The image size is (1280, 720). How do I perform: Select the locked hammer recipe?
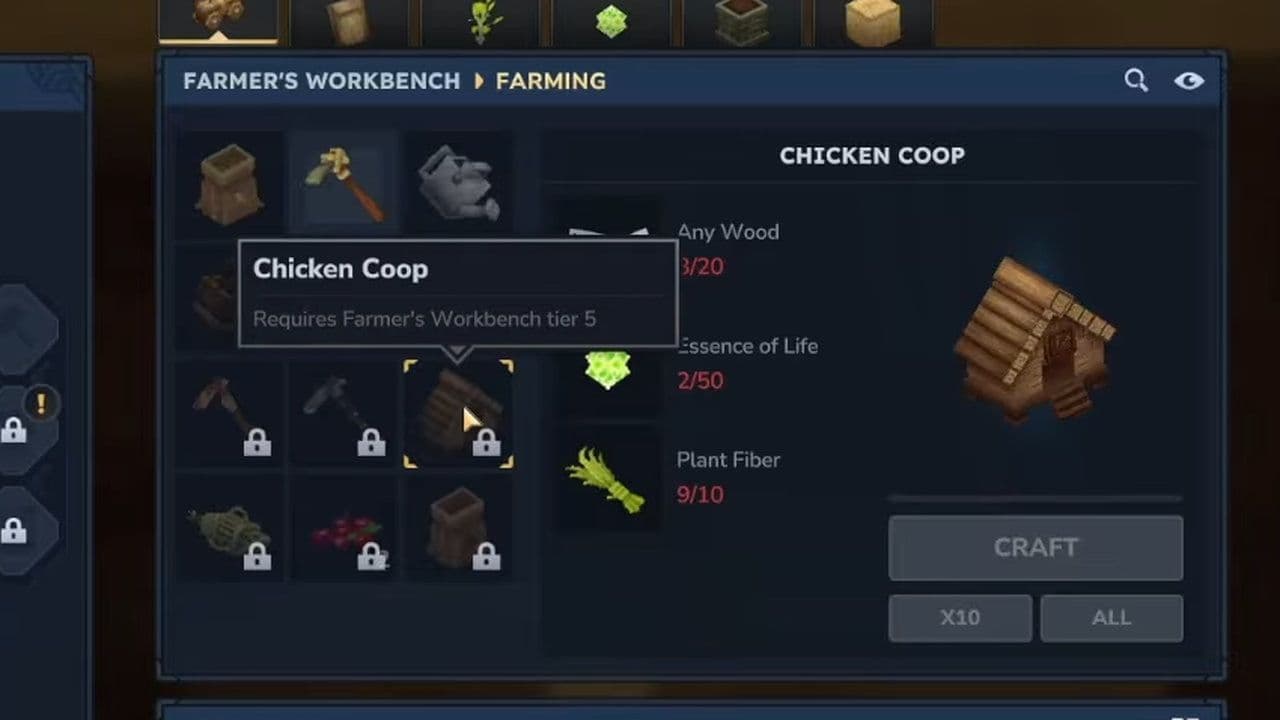[x=344, y=413]
